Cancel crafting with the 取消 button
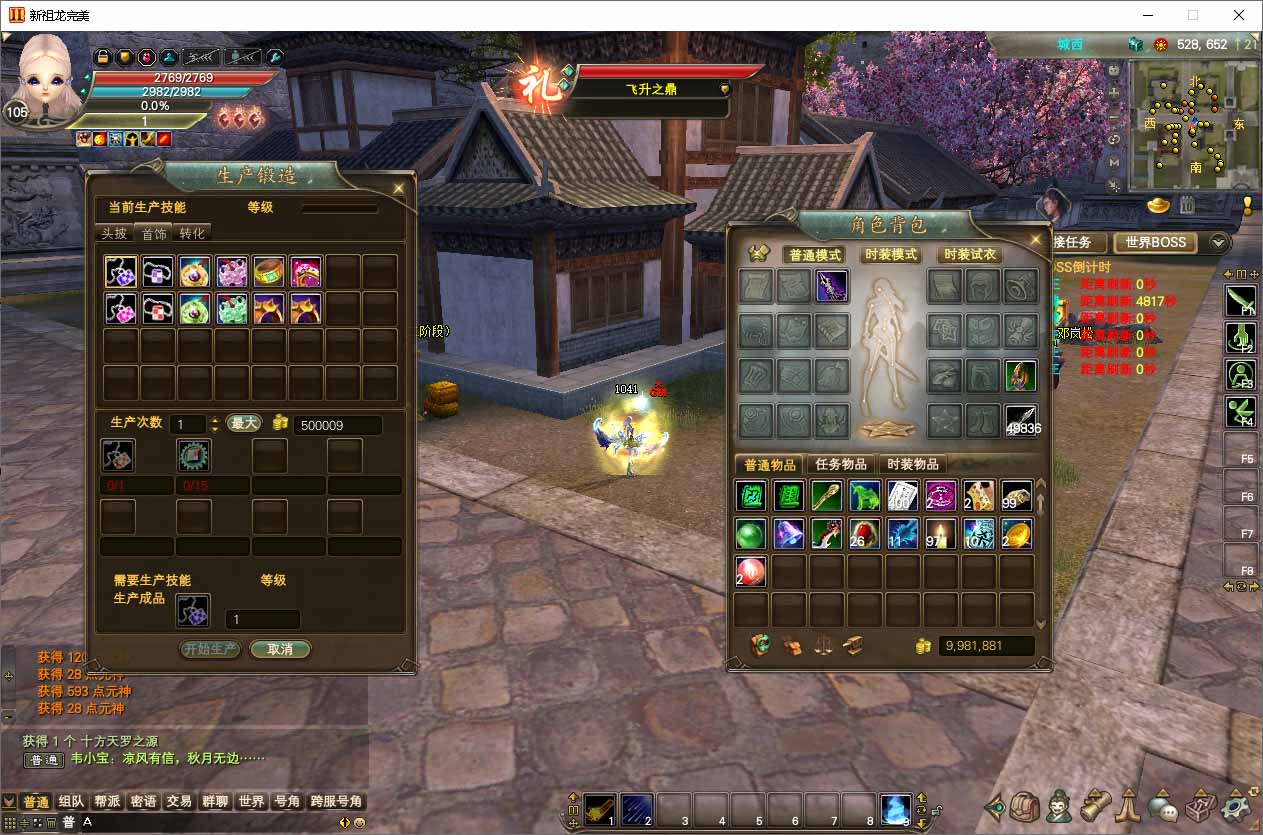This screenshot has width=1263, height=835. 280,649
